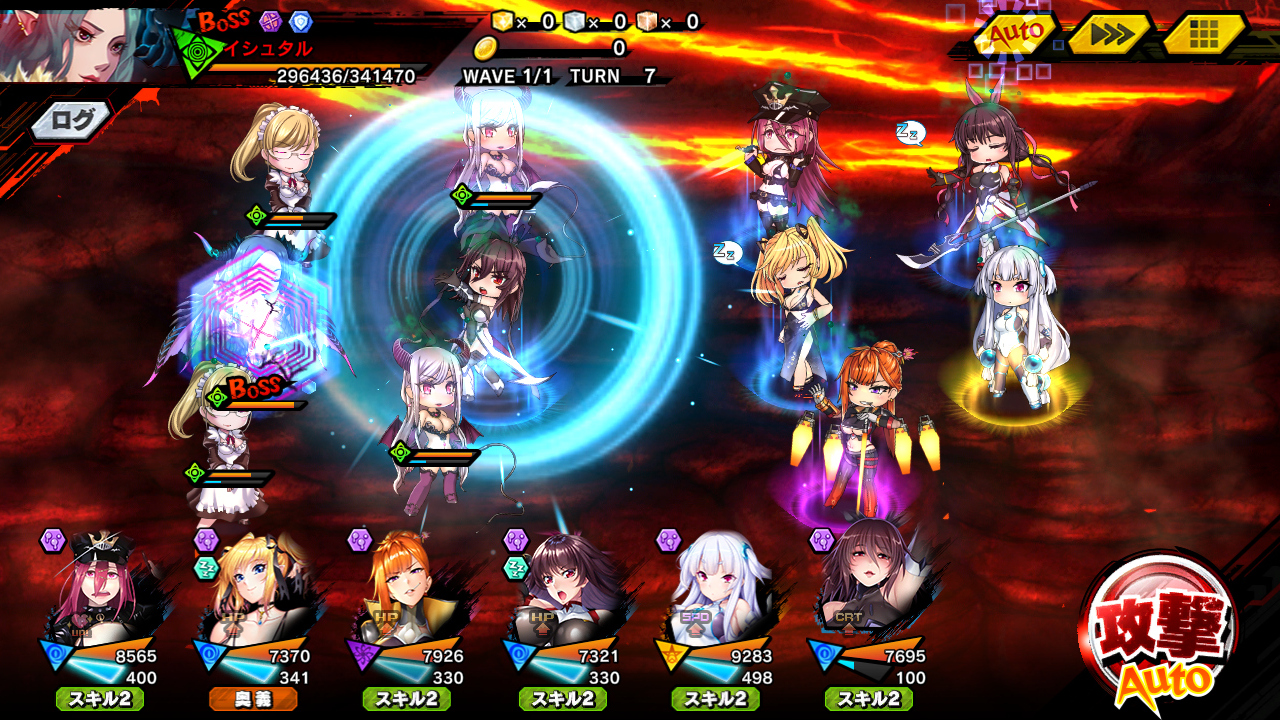The width and height of the screenshot is (1280, 720).
Task: Use the 奥義 ultimate skill button
Action: (x=254, y=699)
